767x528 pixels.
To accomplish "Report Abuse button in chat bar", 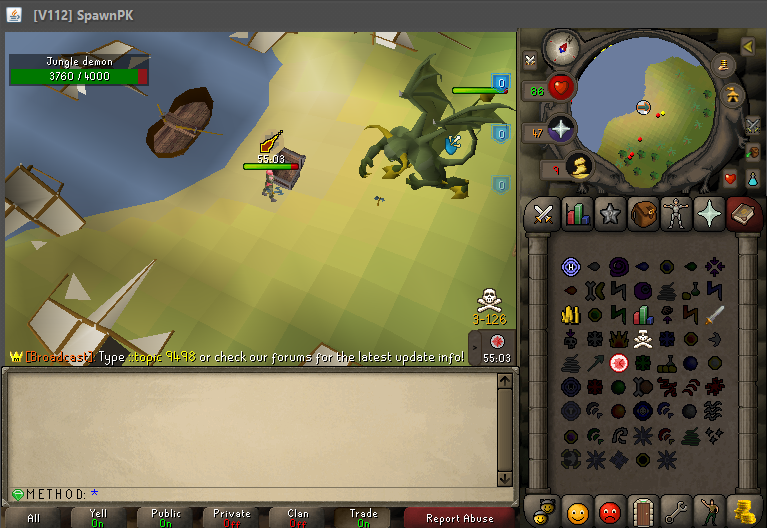I will [459, 518].
